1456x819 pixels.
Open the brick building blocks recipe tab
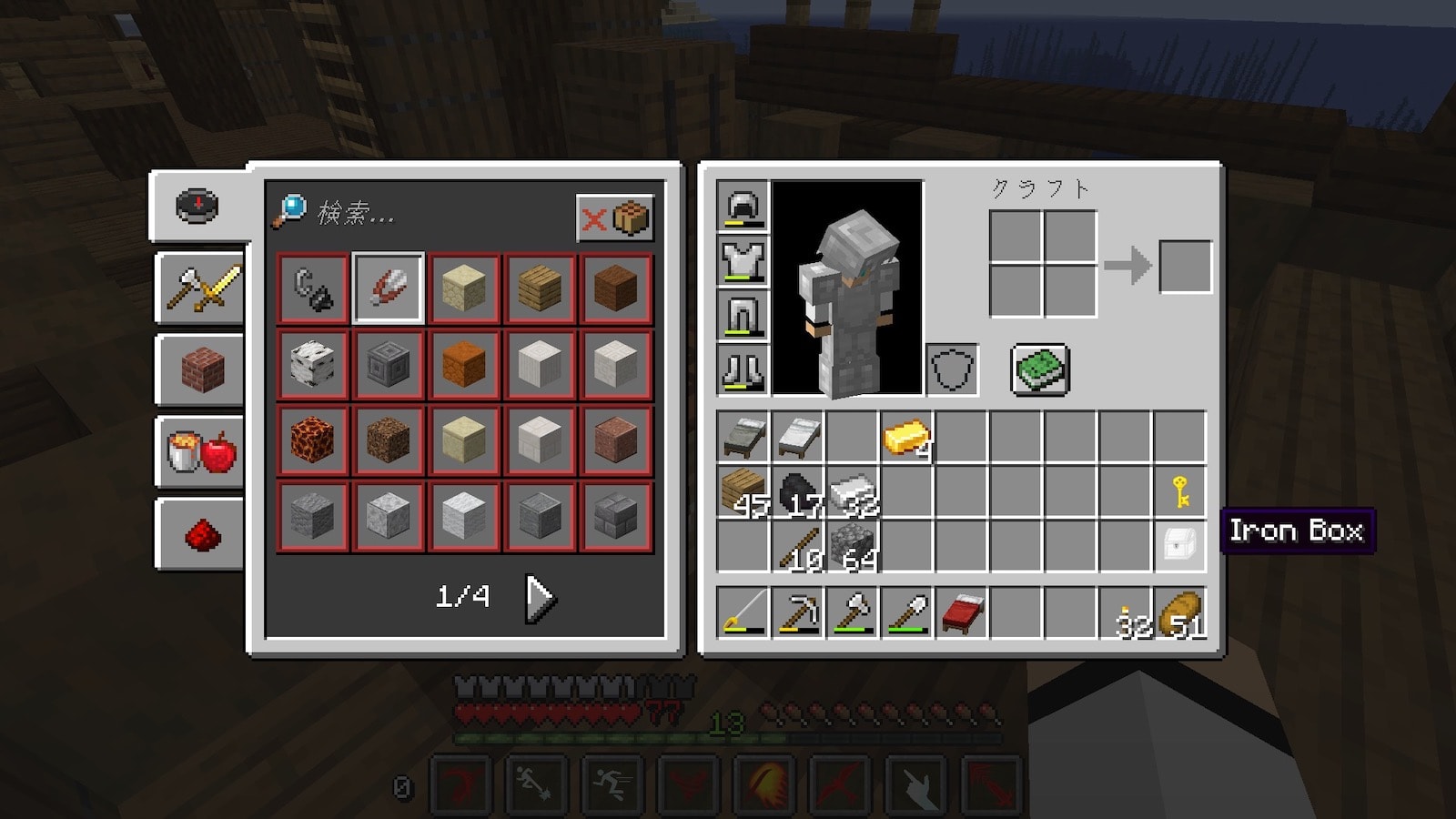click(x=201, y=369)
